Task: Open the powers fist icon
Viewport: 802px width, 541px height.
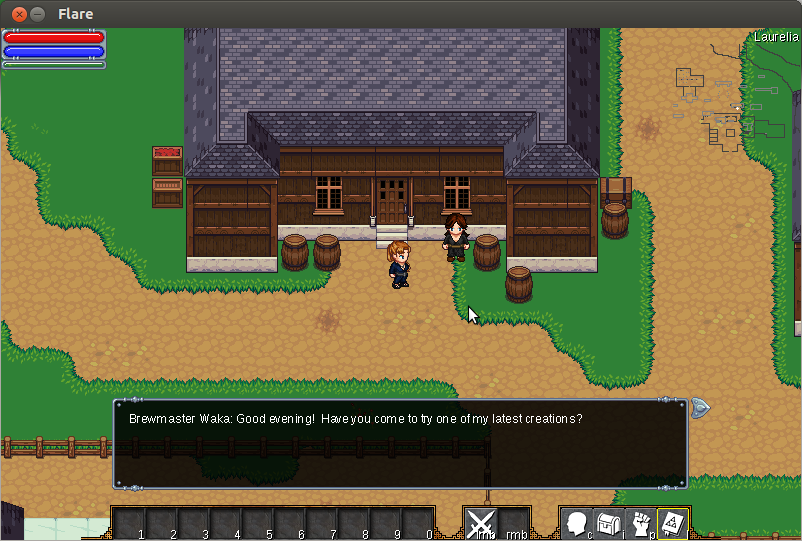Action: (640, 523)
